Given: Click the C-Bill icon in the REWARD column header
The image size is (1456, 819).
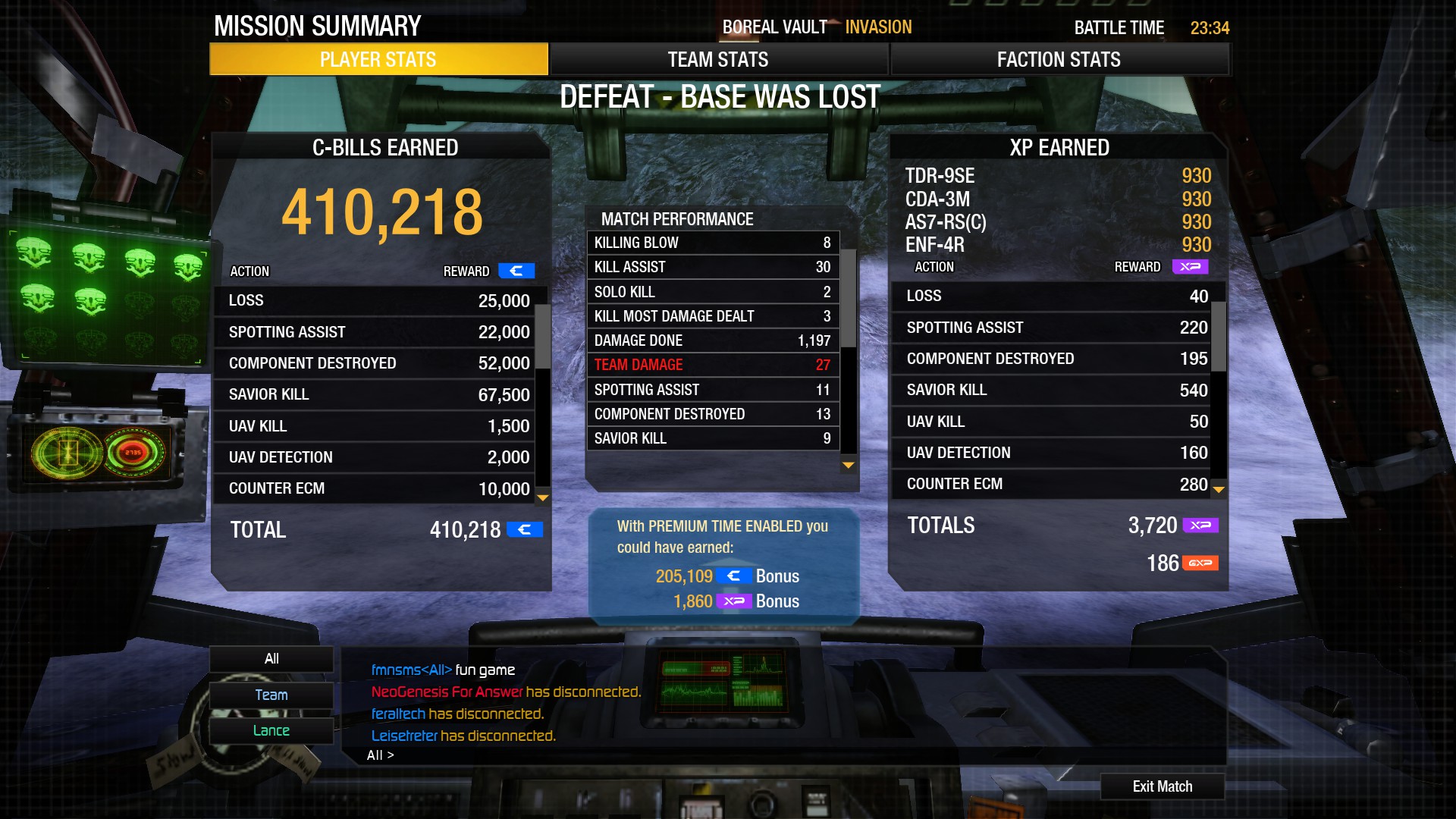Looking at the screenshot, I should (516, 271).
